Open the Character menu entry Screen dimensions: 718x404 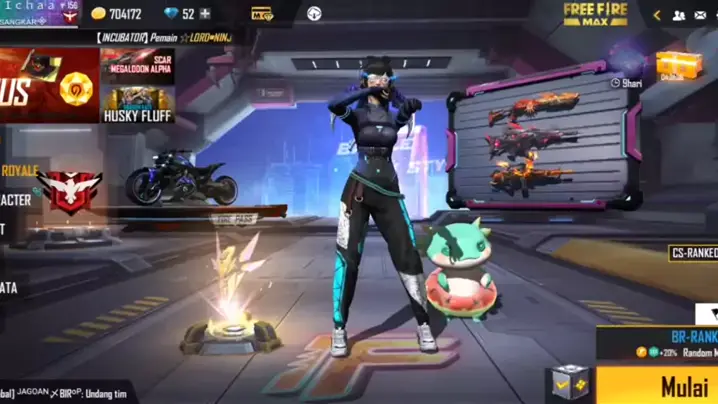17,200
